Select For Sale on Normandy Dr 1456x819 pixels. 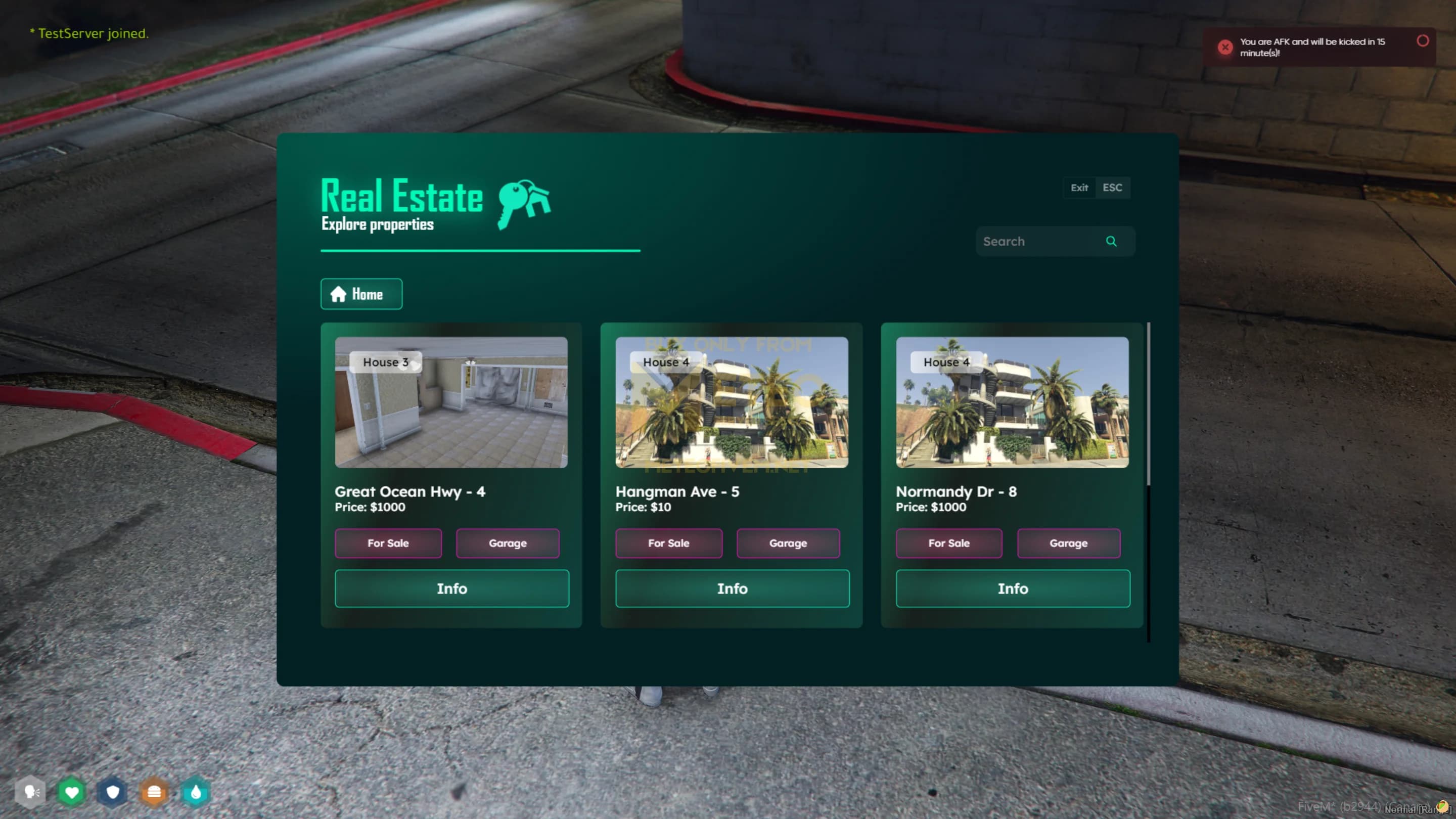[948, 543]
